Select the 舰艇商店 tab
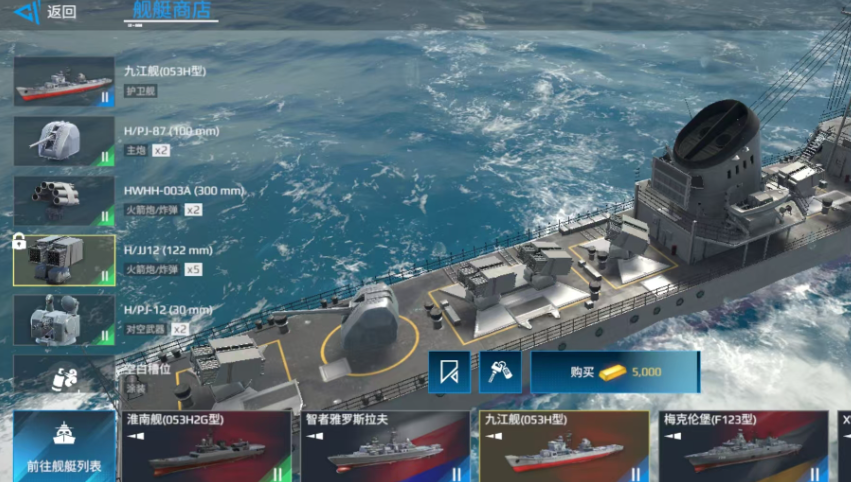851x482 pixels. (x=171, y=11)
